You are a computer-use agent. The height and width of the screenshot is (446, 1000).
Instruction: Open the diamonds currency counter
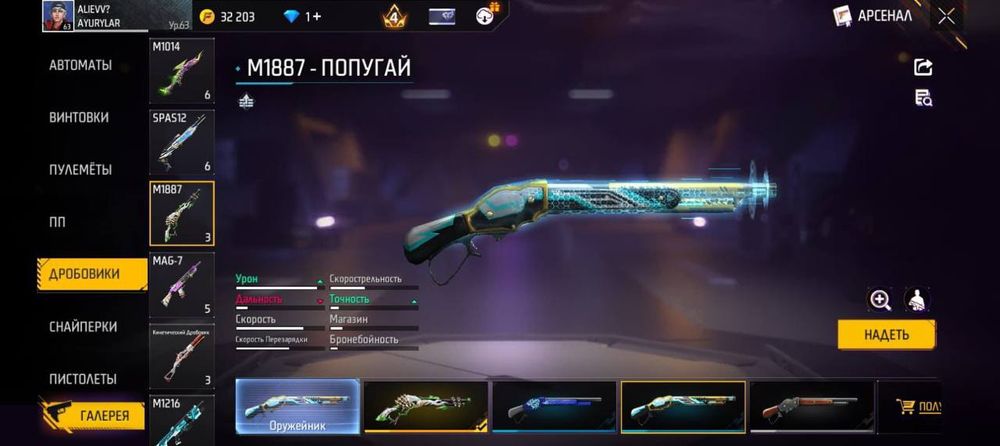click(x=302, y=17)
